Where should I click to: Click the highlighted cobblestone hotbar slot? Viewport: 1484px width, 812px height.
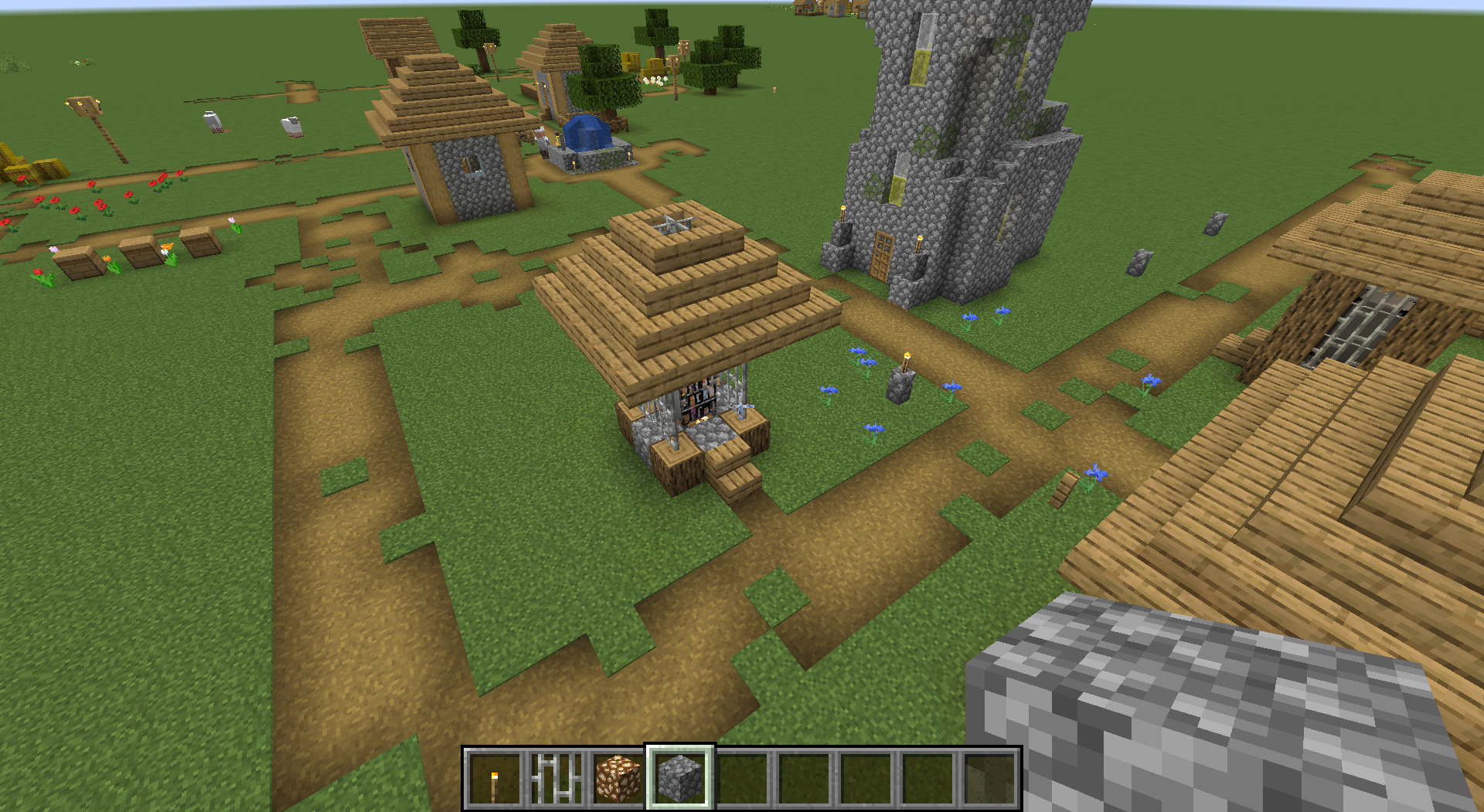tap(680, 779)
